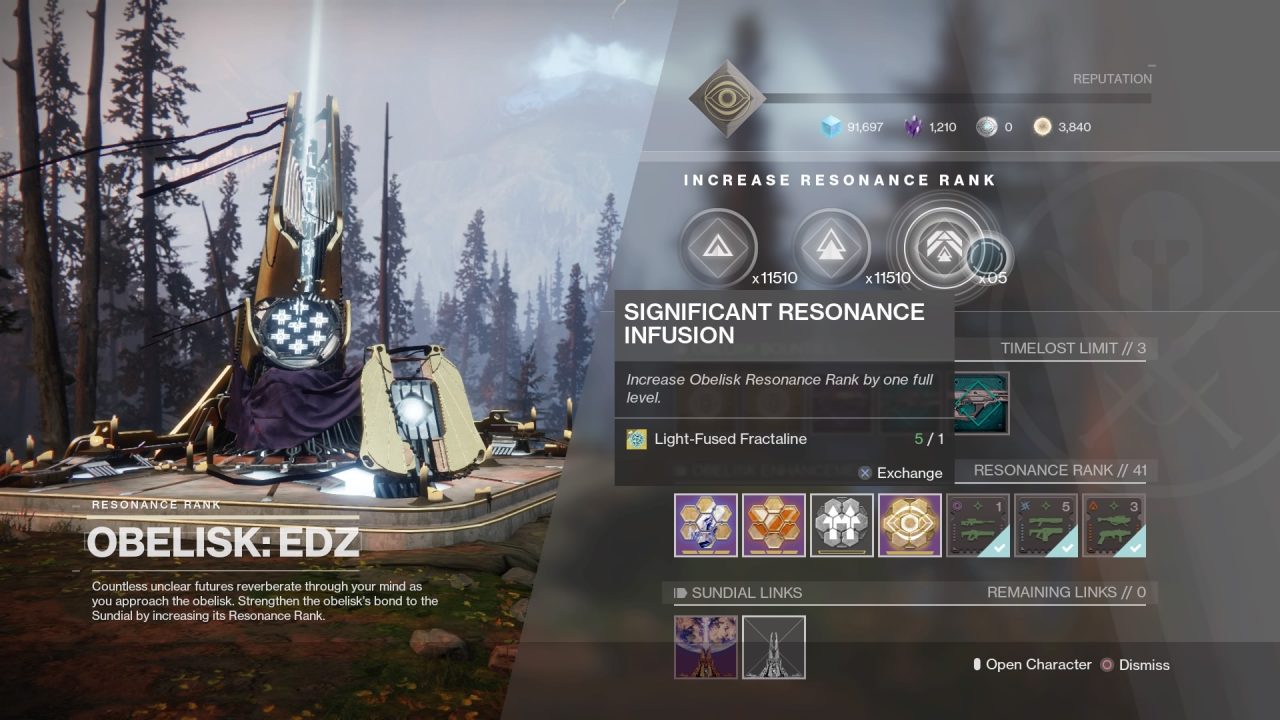This screenshot has height=720, width=1280.
Task: Select the single-triangle resonance infusion
Action: pos(718,246)
